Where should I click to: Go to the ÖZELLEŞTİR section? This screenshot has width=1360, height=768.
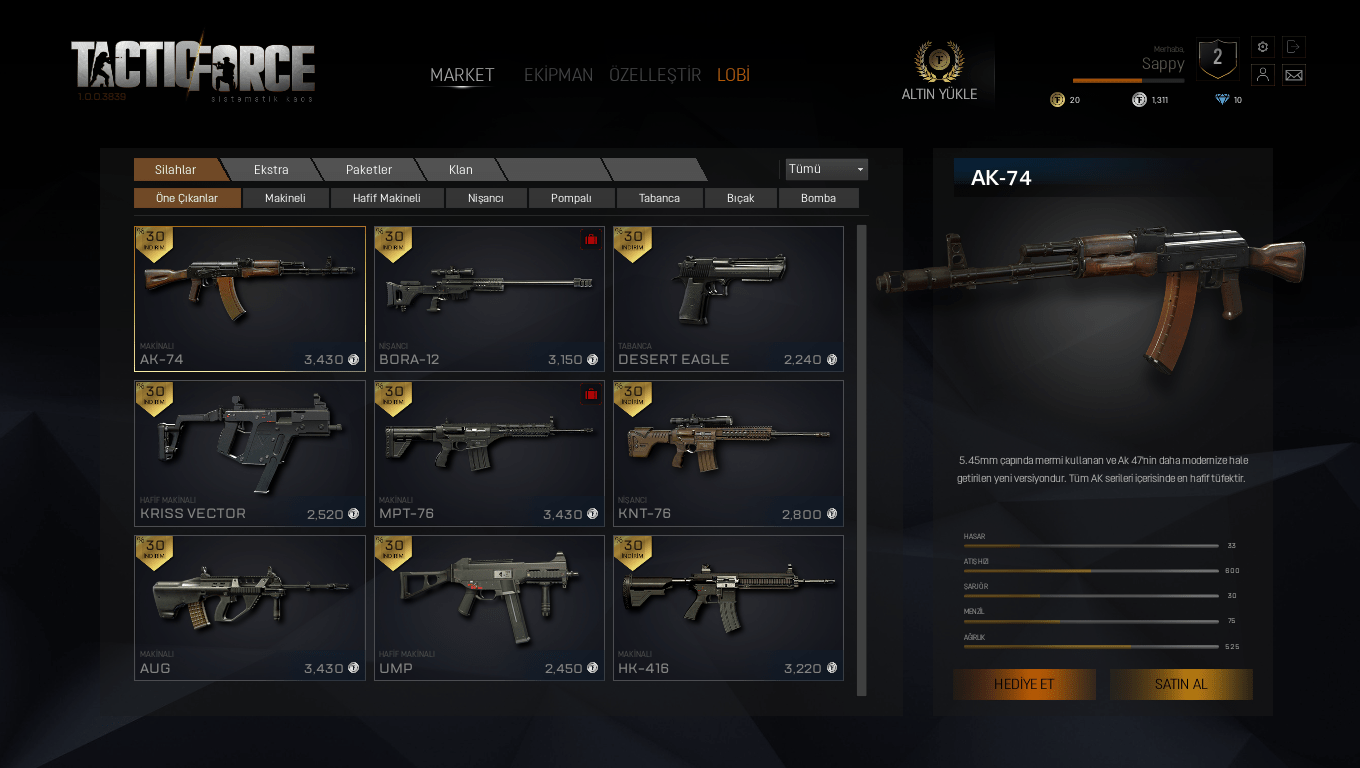pyautogui.click(x=655, y=75)
